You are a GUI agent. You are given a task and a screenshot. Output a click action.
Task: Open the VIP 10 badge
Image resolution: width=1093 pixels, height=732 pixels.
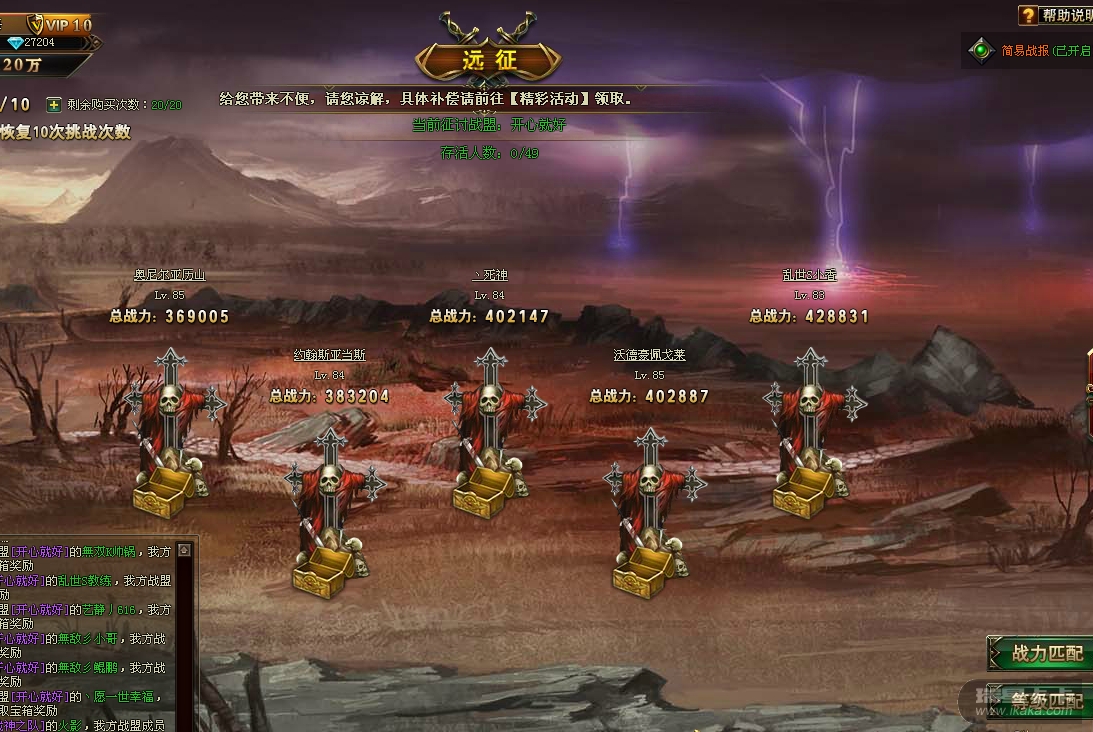60,24
